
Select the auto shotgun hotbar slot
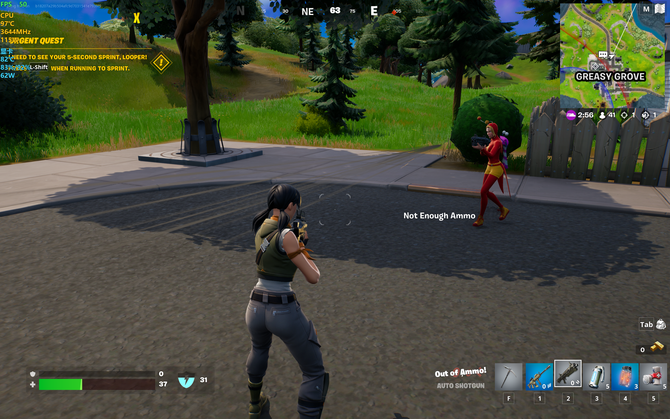(x=568, y=374)
